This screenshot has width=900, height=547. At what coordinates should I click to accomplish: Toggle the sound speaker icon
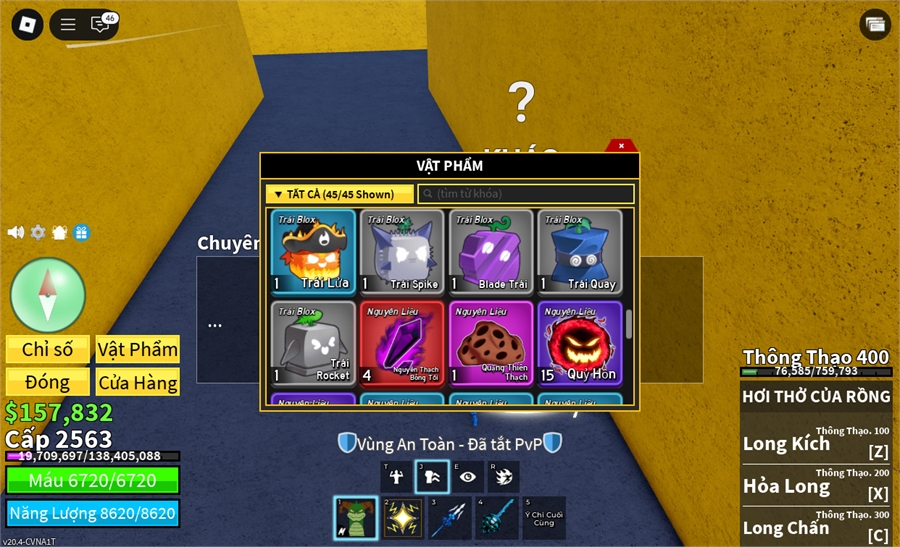pos(16,232)
